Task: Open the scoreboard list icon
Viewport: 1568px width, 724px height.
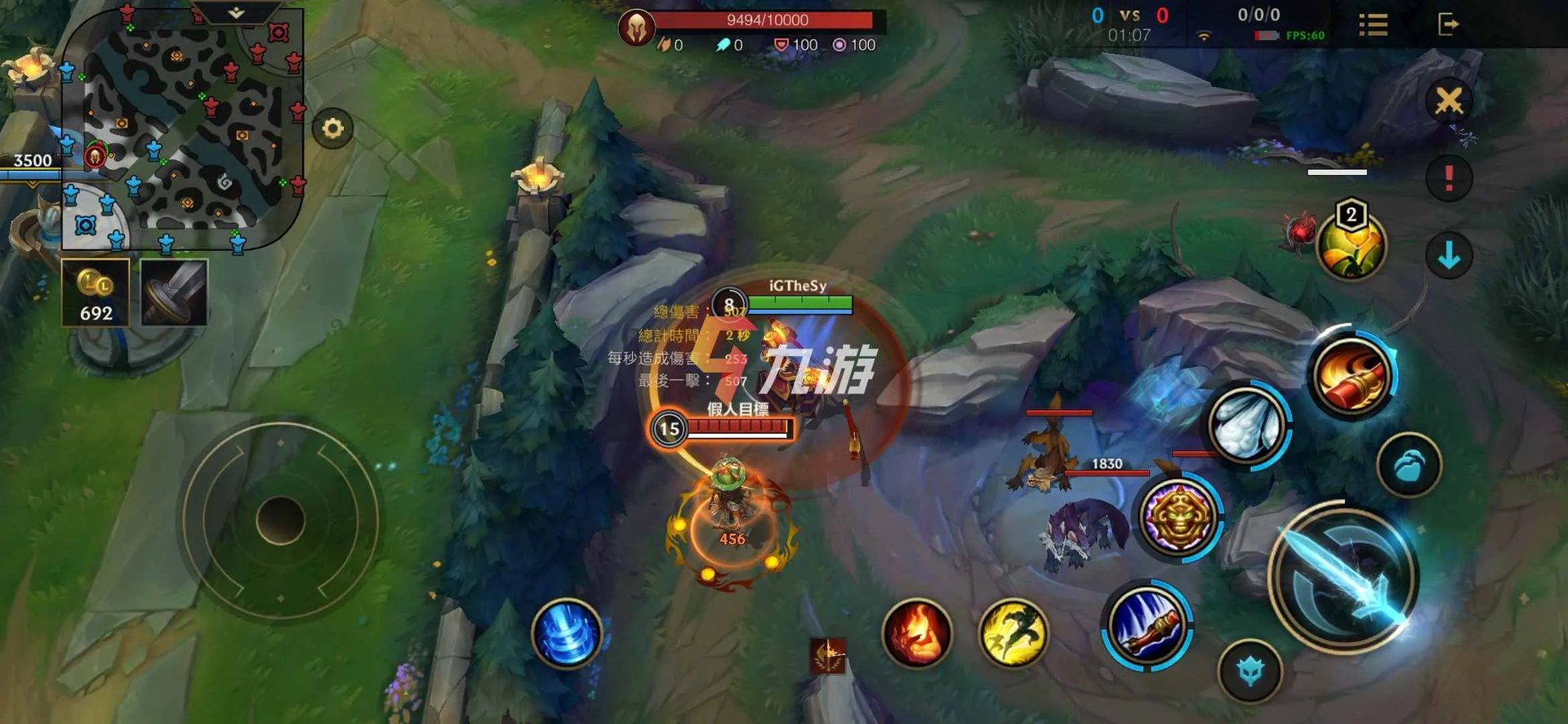Action: click(x=1373, y=25)
